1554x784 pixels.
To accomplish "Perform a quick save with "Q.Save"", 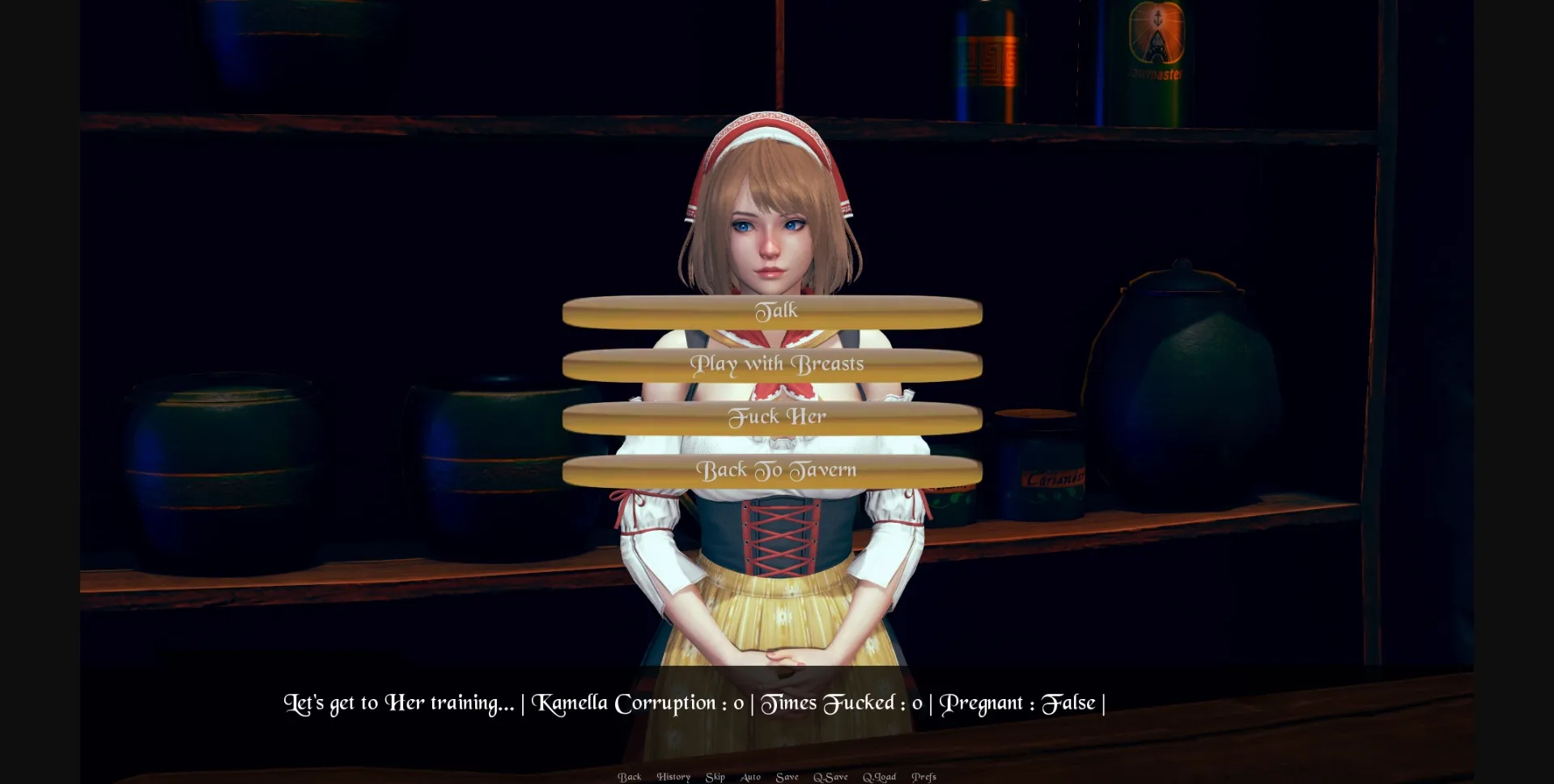I will [830, 776].
